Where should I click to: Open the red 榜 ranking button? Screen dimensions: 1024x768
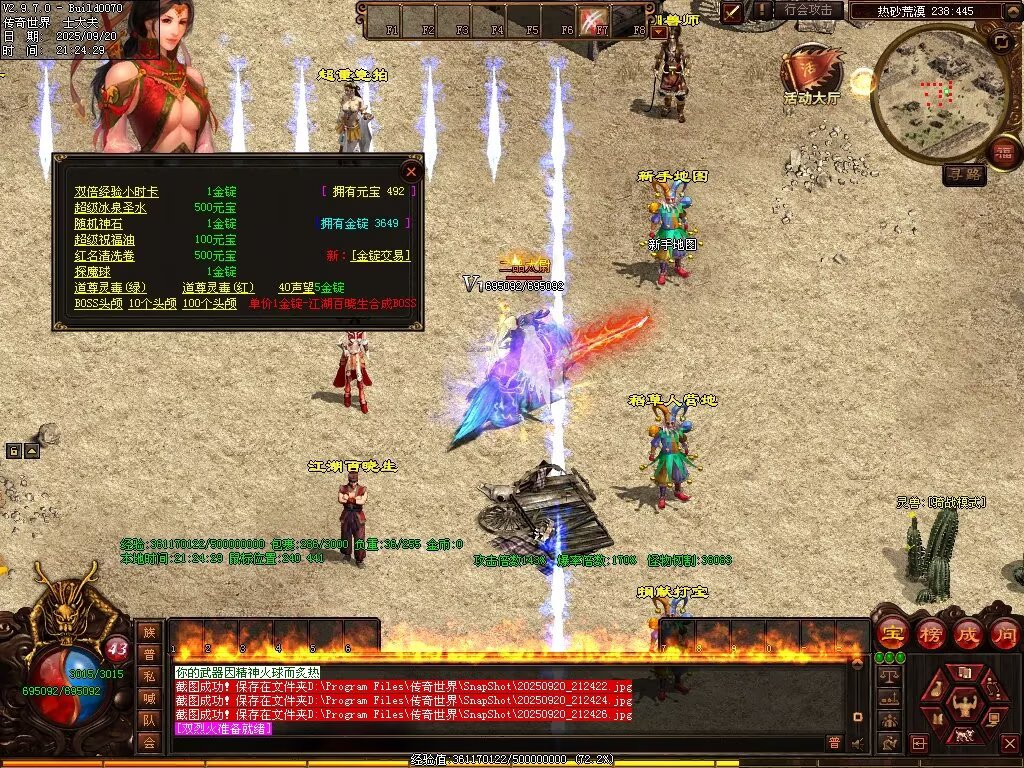929,633
